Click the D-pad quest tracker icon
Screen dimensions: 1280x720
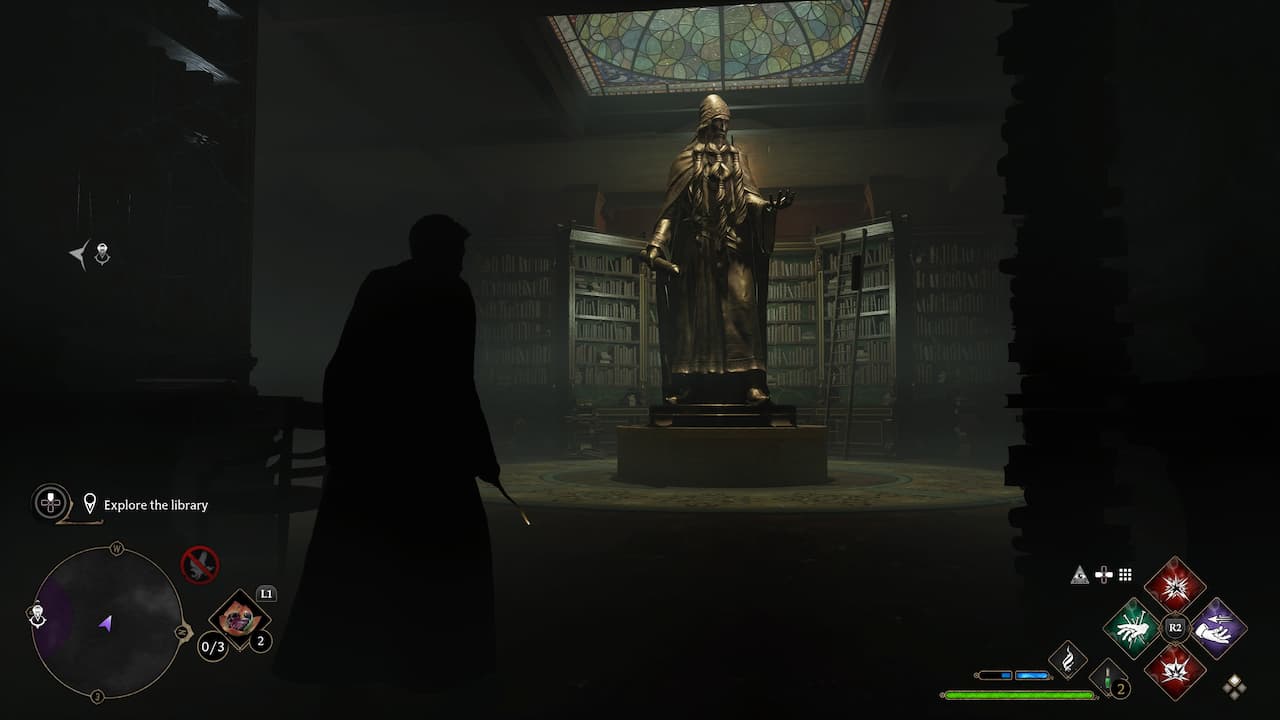tap(50, 503)
